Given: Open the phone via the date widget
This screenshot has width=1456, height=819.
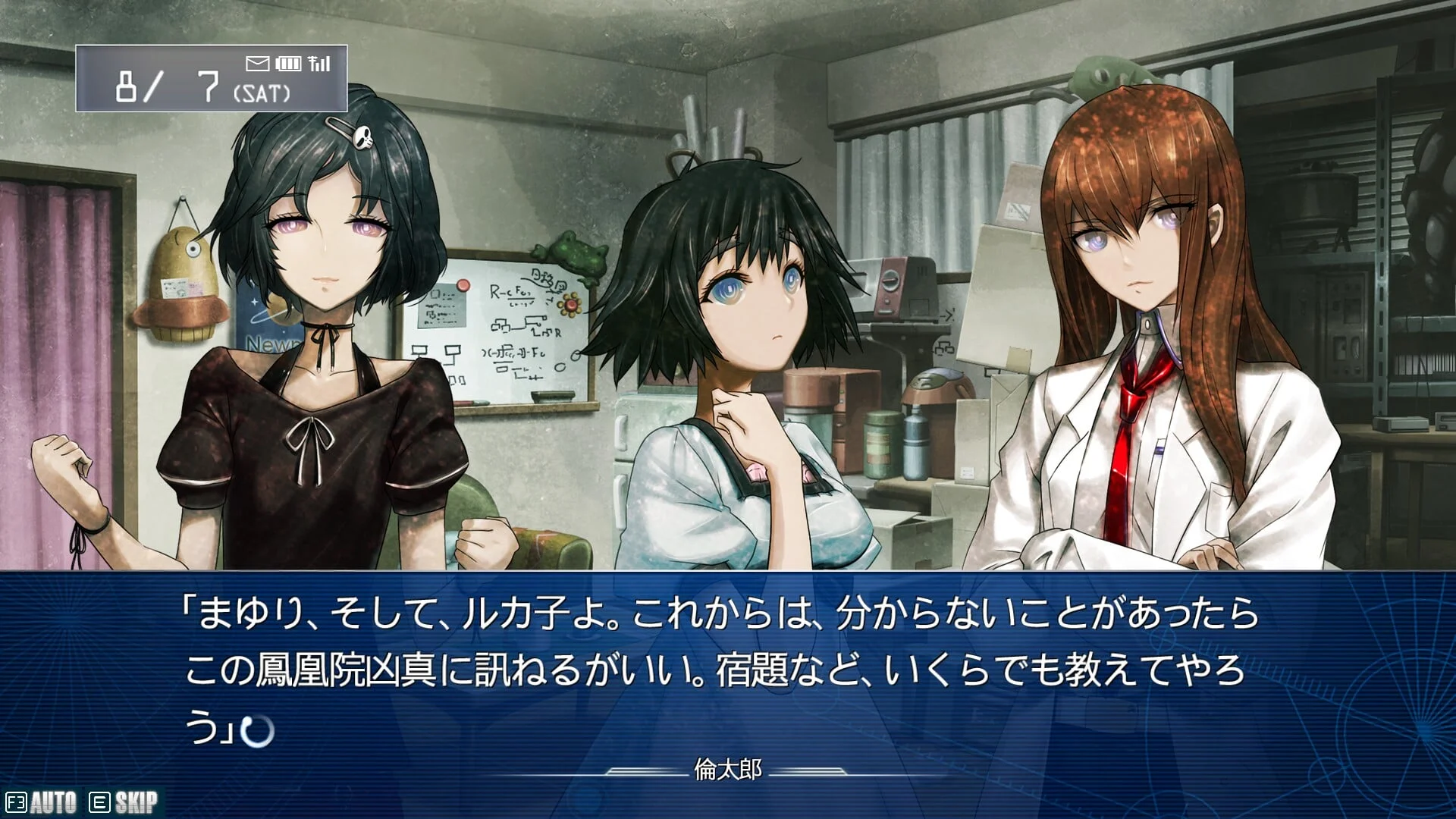Looking at the screenshot, I should (211, 78).
